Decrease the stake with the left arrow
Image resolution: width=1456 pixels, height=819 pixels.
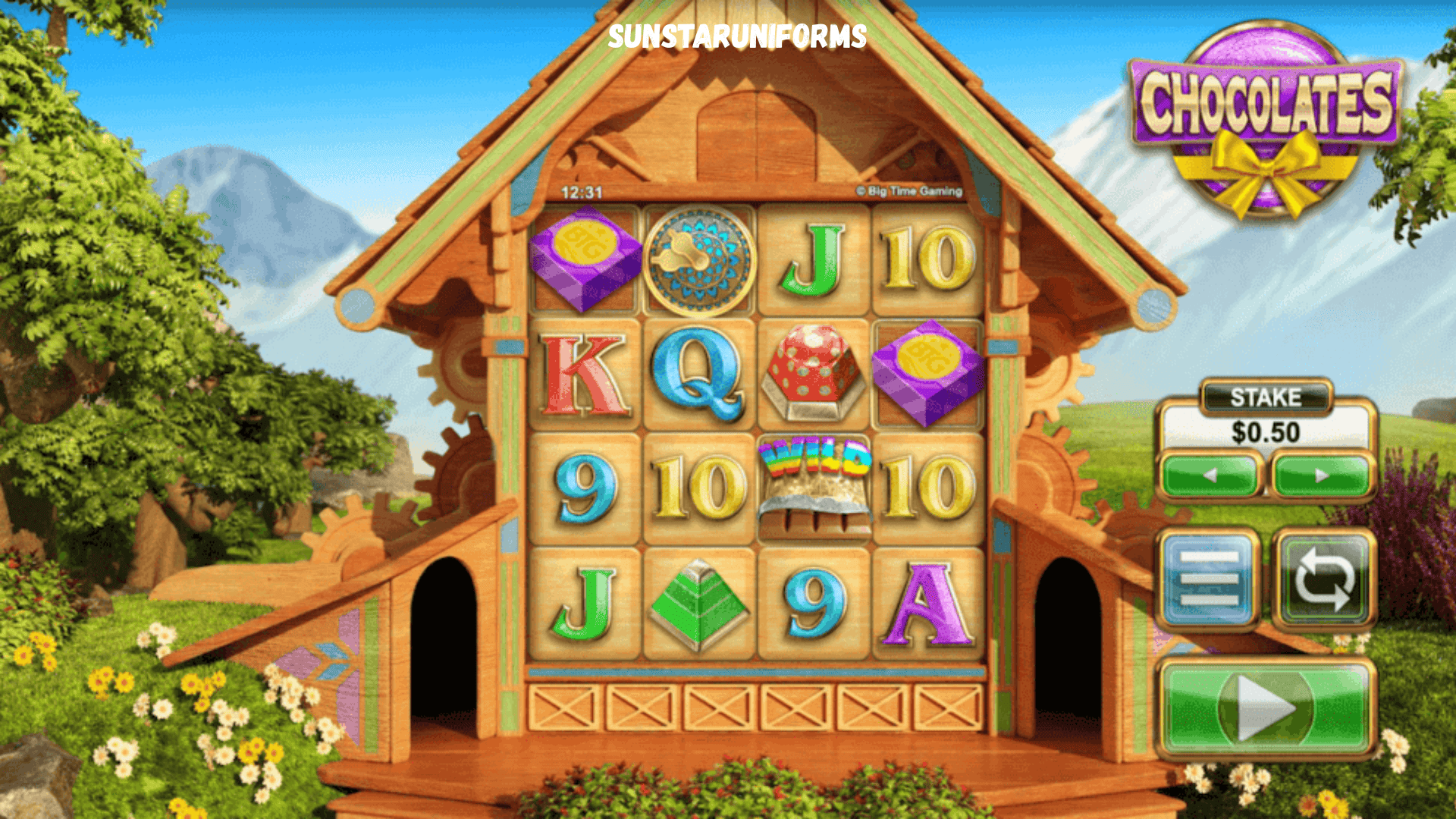[x=1210, y=475]
